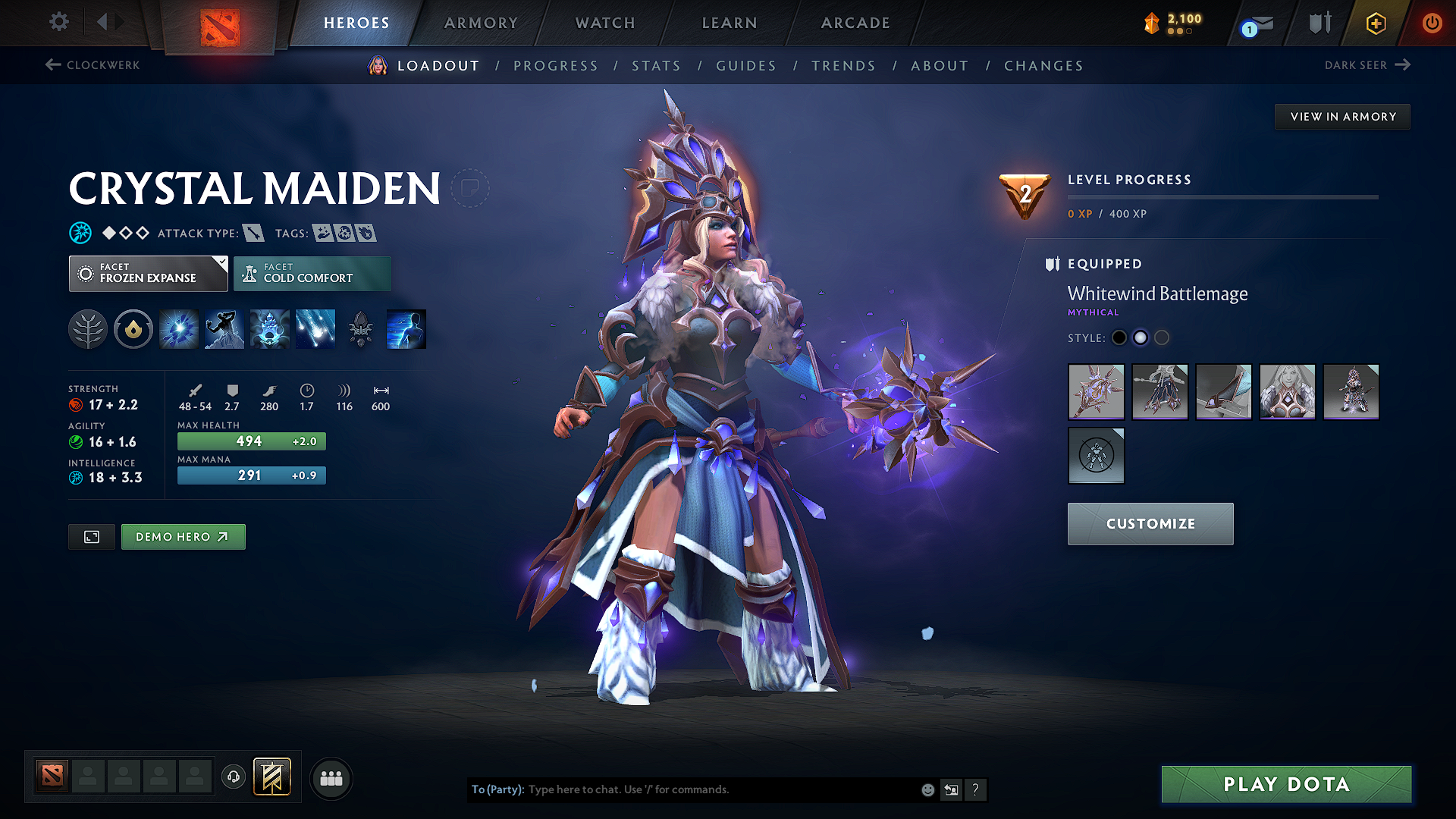1456x819 pixels.
Task: Click the party grouping icon near bottom left
Action: (x=331, y=777)
